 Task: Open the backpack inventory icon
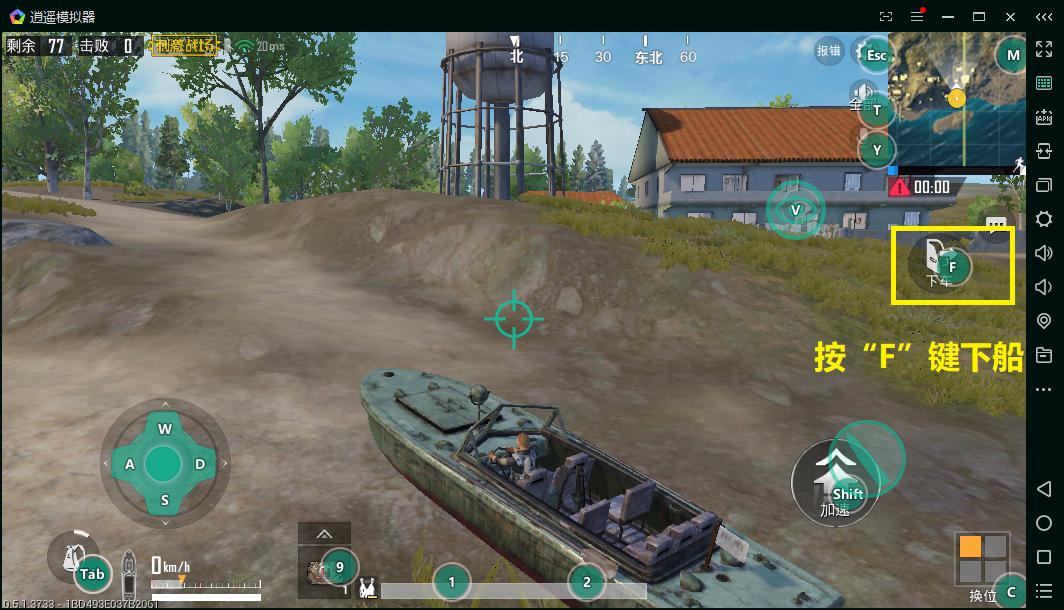73,557
